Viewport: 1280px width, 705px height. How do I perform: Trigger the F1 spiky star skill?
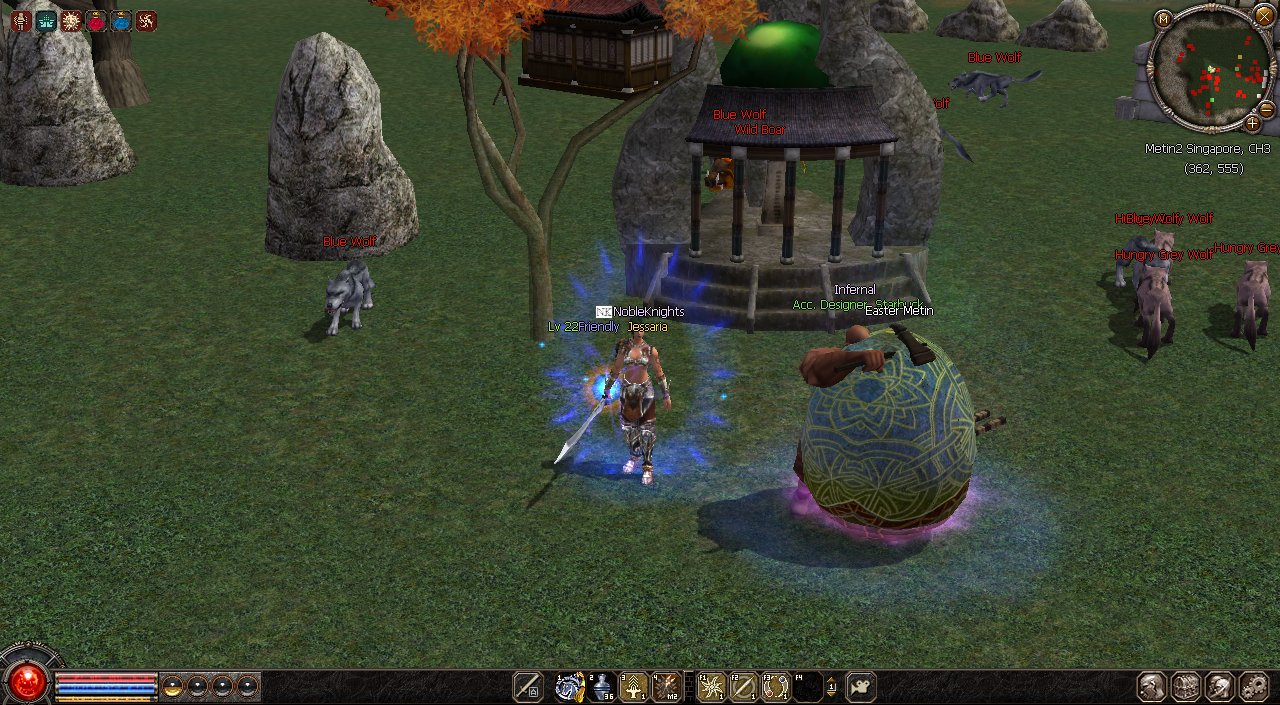712,687
